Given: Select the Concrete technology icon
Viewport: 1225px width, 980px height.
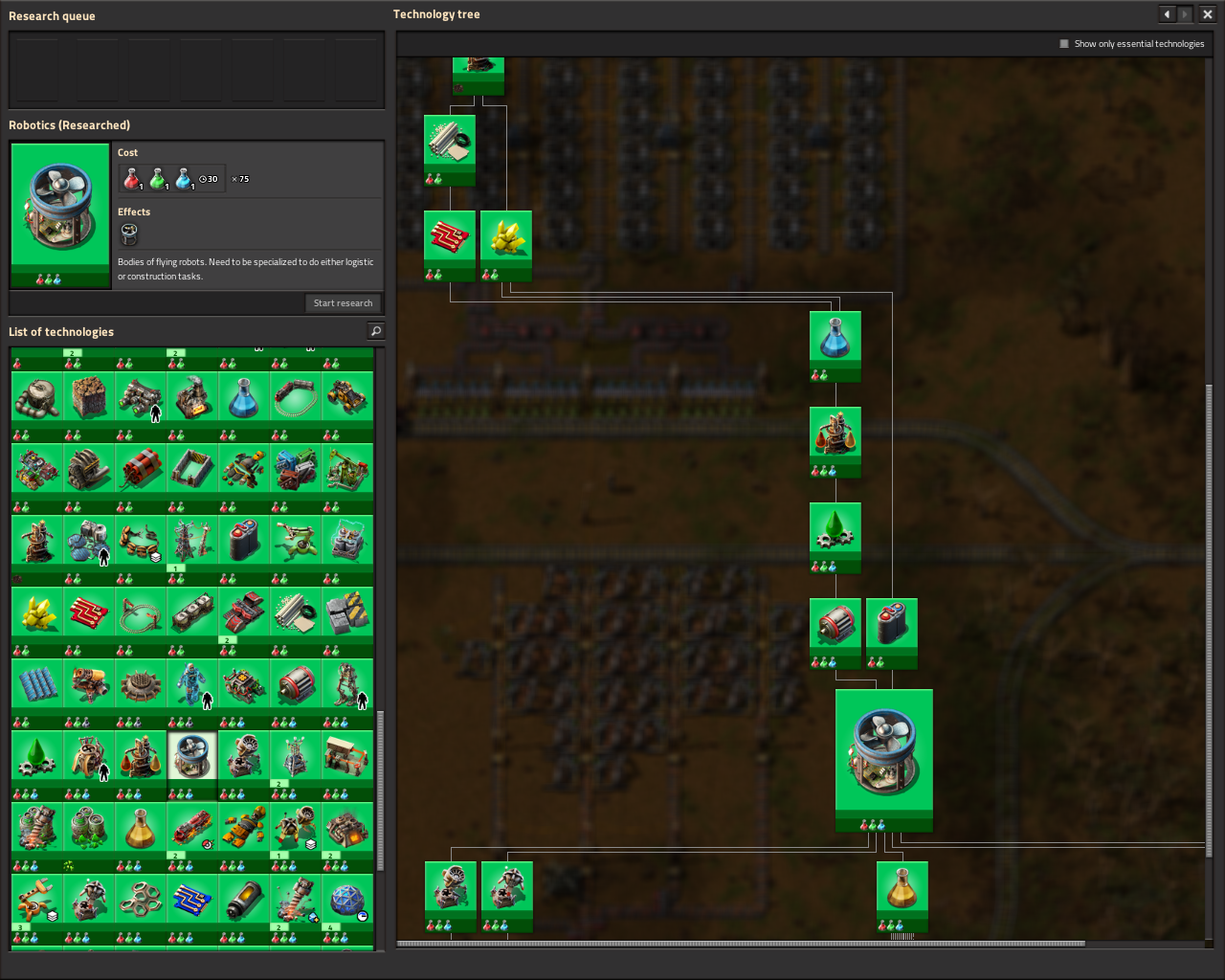Looking at the screenshot, I should point(346,611).
